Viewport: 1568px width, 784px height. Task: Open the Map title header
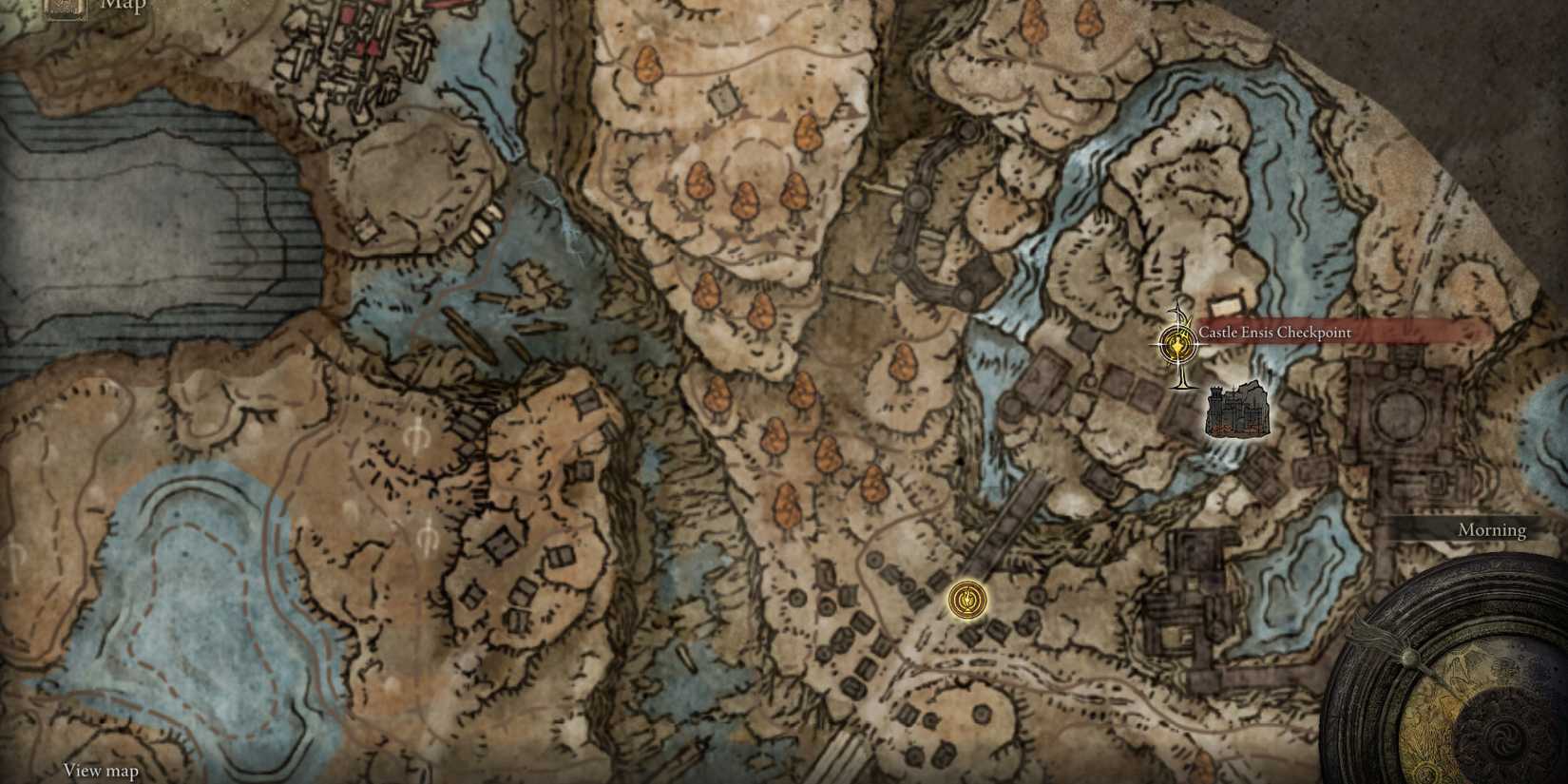point(114,6)
